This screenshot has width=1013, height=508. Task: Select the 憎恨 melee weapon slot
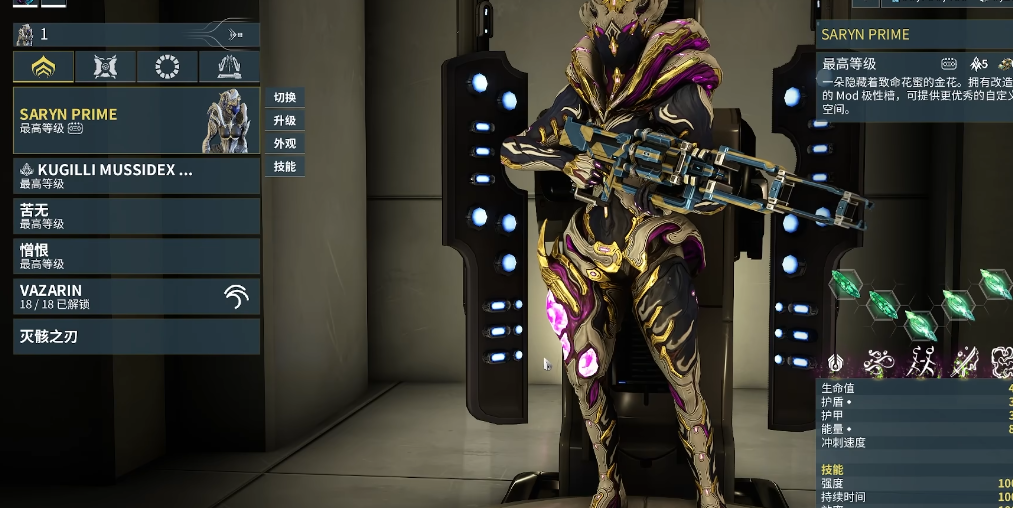click(x=136, y=256)
